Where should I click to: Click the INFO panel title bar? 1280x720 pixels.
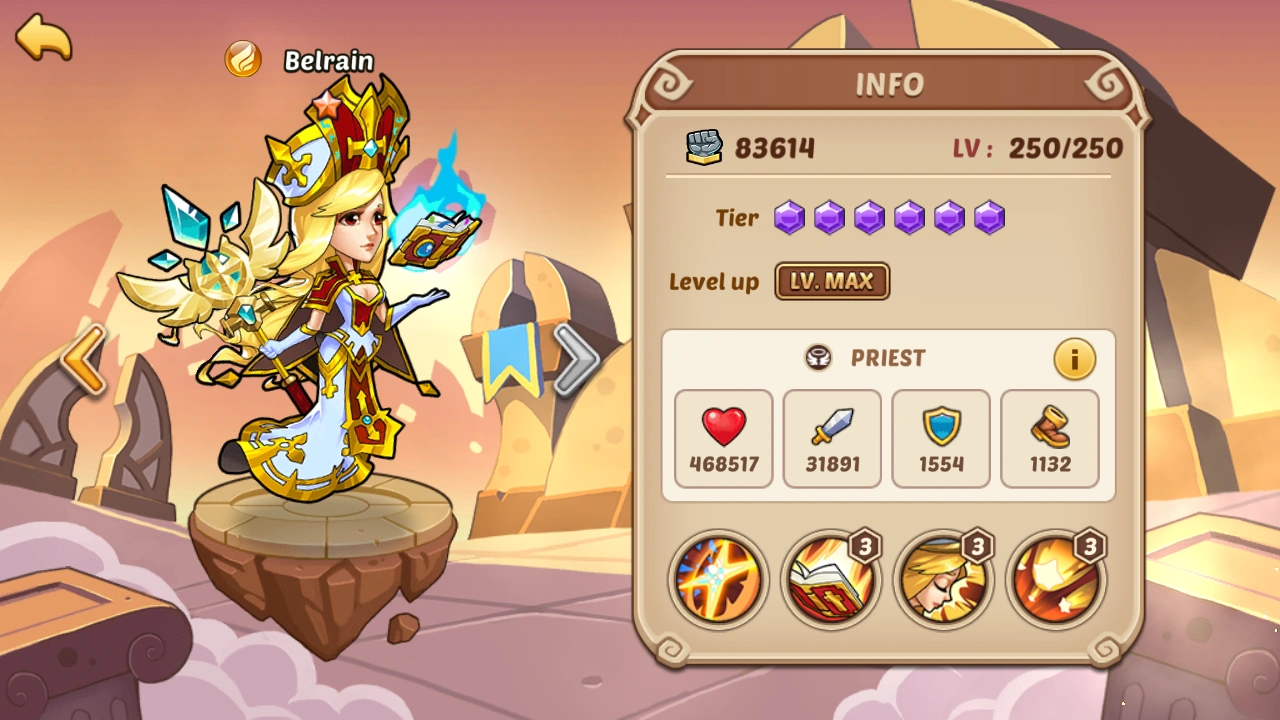point(893,85)
